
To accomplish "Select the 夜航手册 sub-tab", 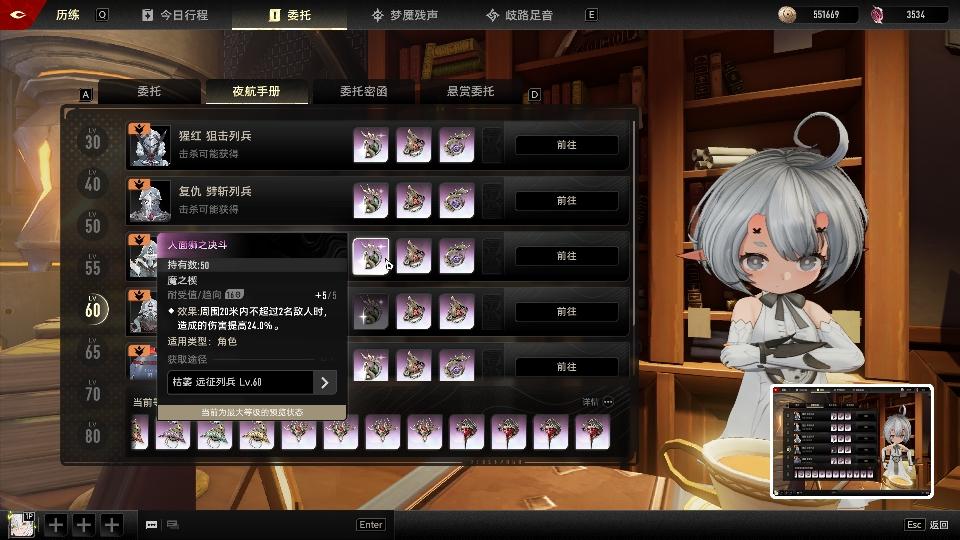I will 256,92.
